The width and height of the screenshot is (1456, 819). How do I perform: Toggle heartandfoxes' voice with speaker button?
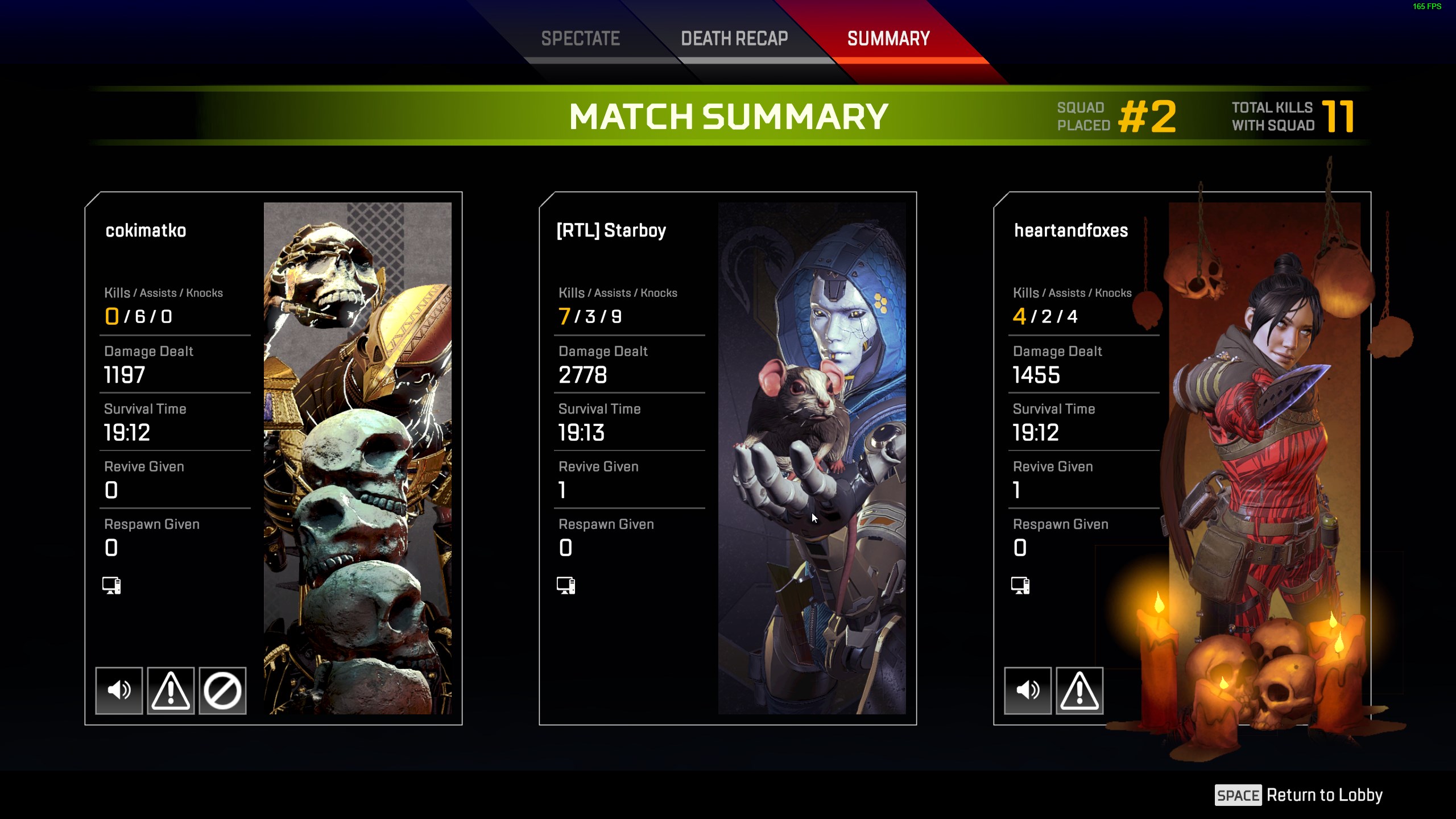1028,690
